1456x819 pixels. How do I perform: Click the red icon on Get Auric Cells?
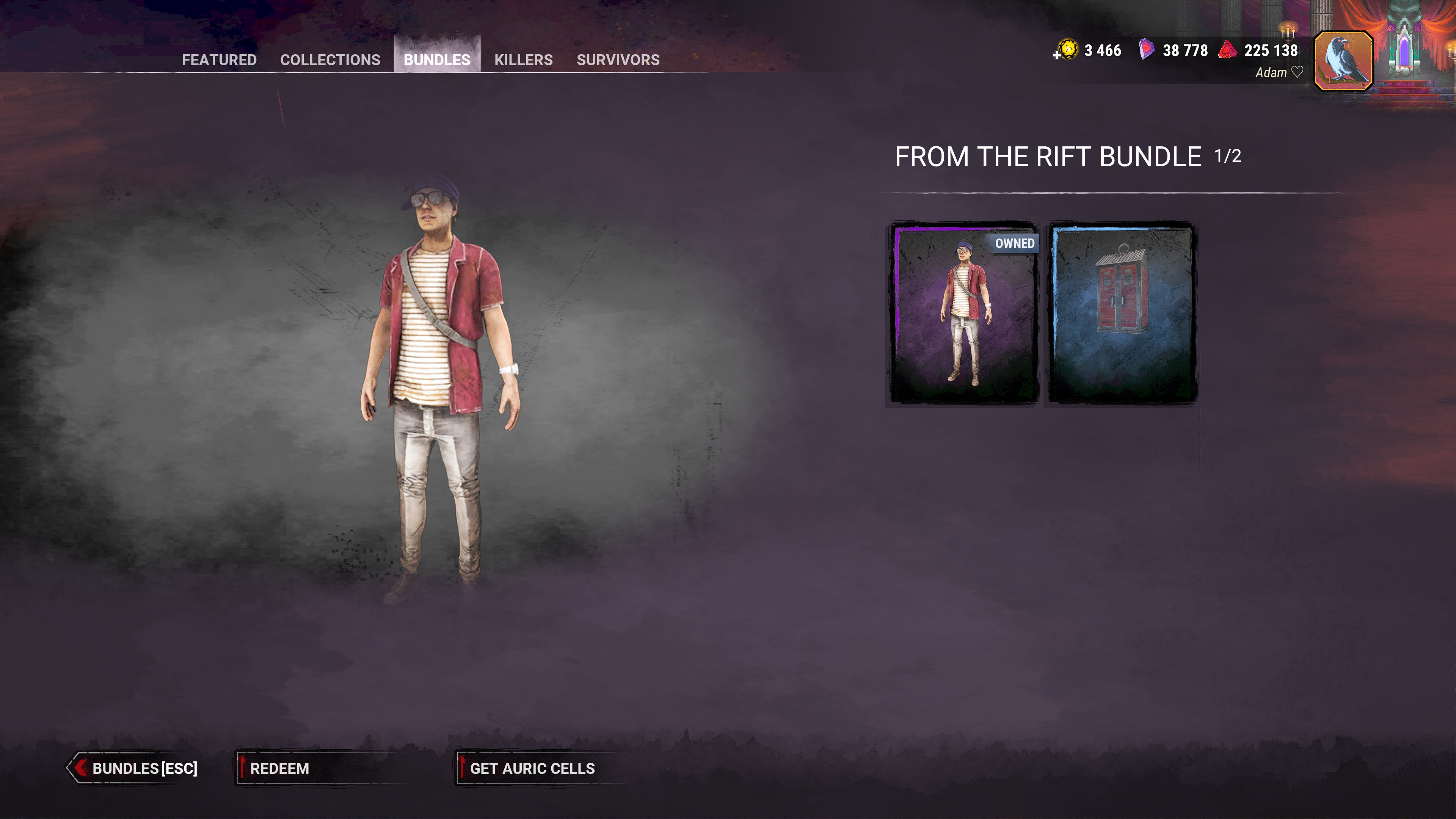[x=462, y=768]
